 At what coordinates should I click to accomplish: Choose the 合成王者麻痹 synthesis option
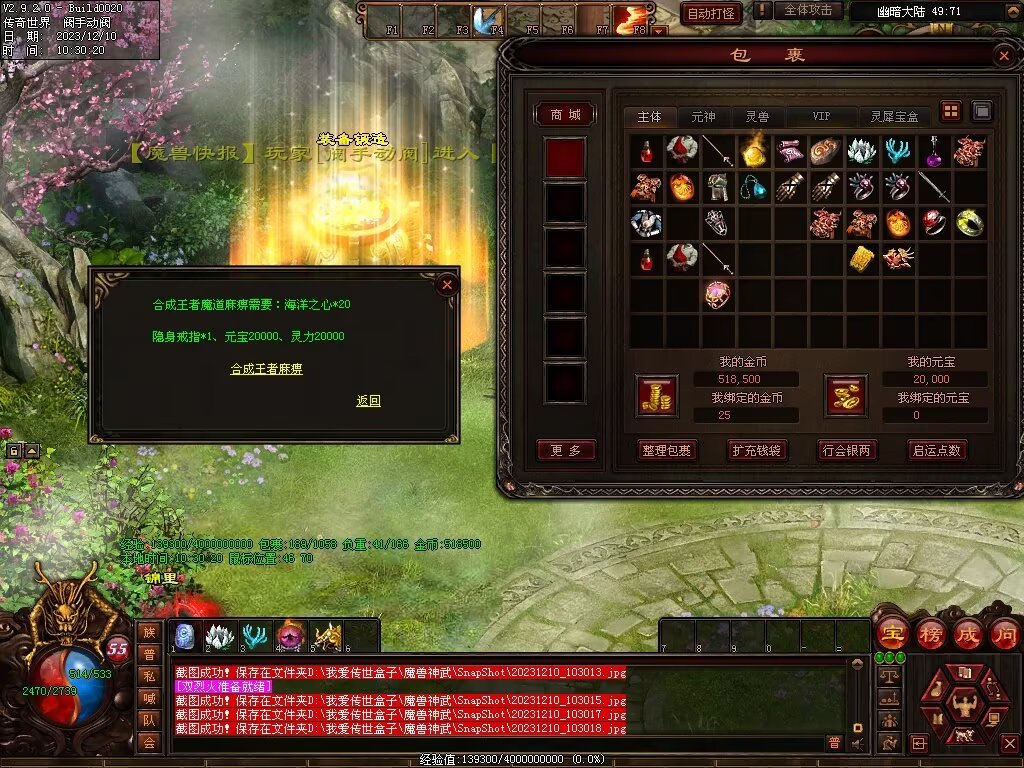266,369
